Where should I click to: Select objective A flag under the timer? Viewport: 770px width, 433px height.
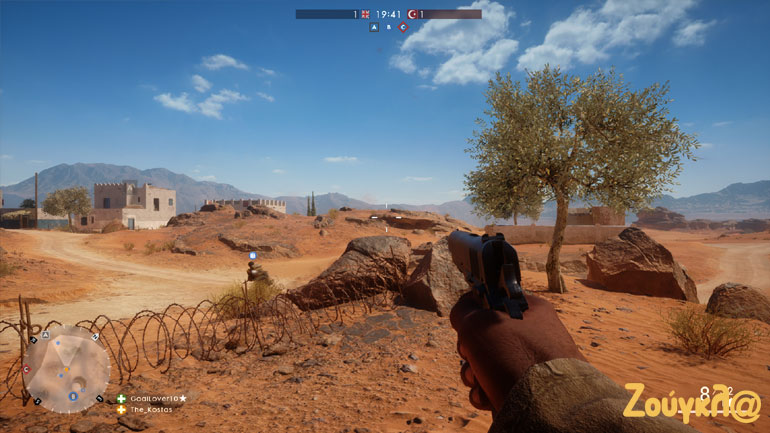pyautogui.click(x=374, y=27)
